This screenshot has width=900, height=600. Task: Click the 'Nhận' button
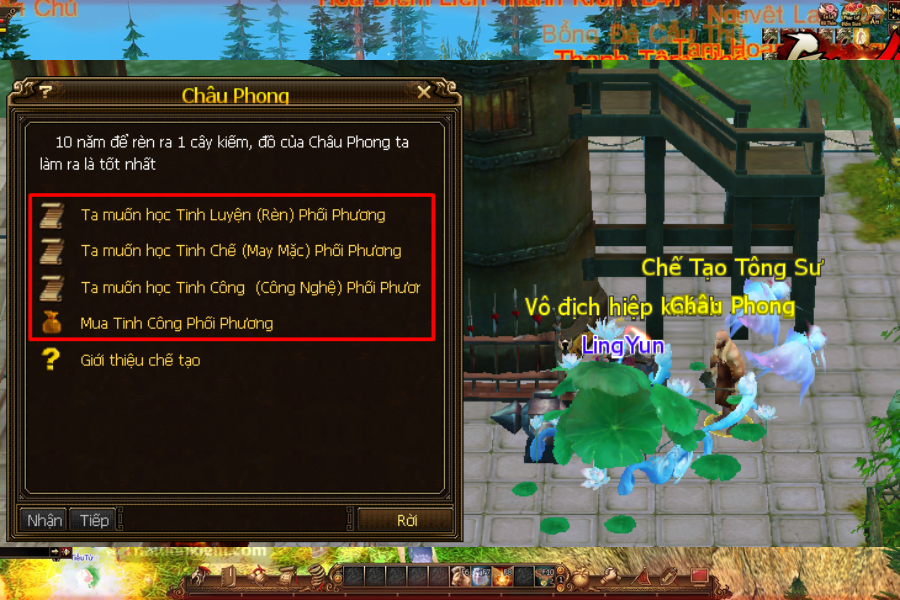tap(44, 520)
